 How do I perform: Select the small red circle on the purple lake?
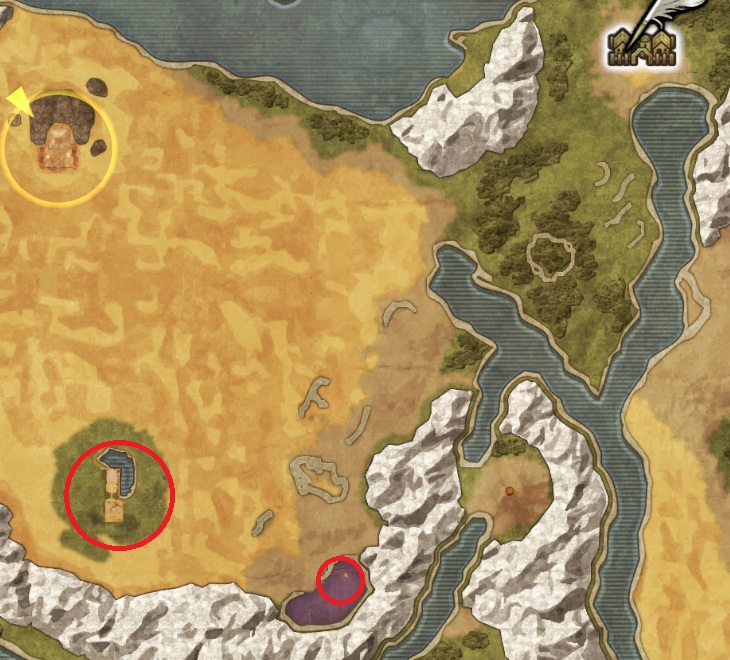click(340, 580)
